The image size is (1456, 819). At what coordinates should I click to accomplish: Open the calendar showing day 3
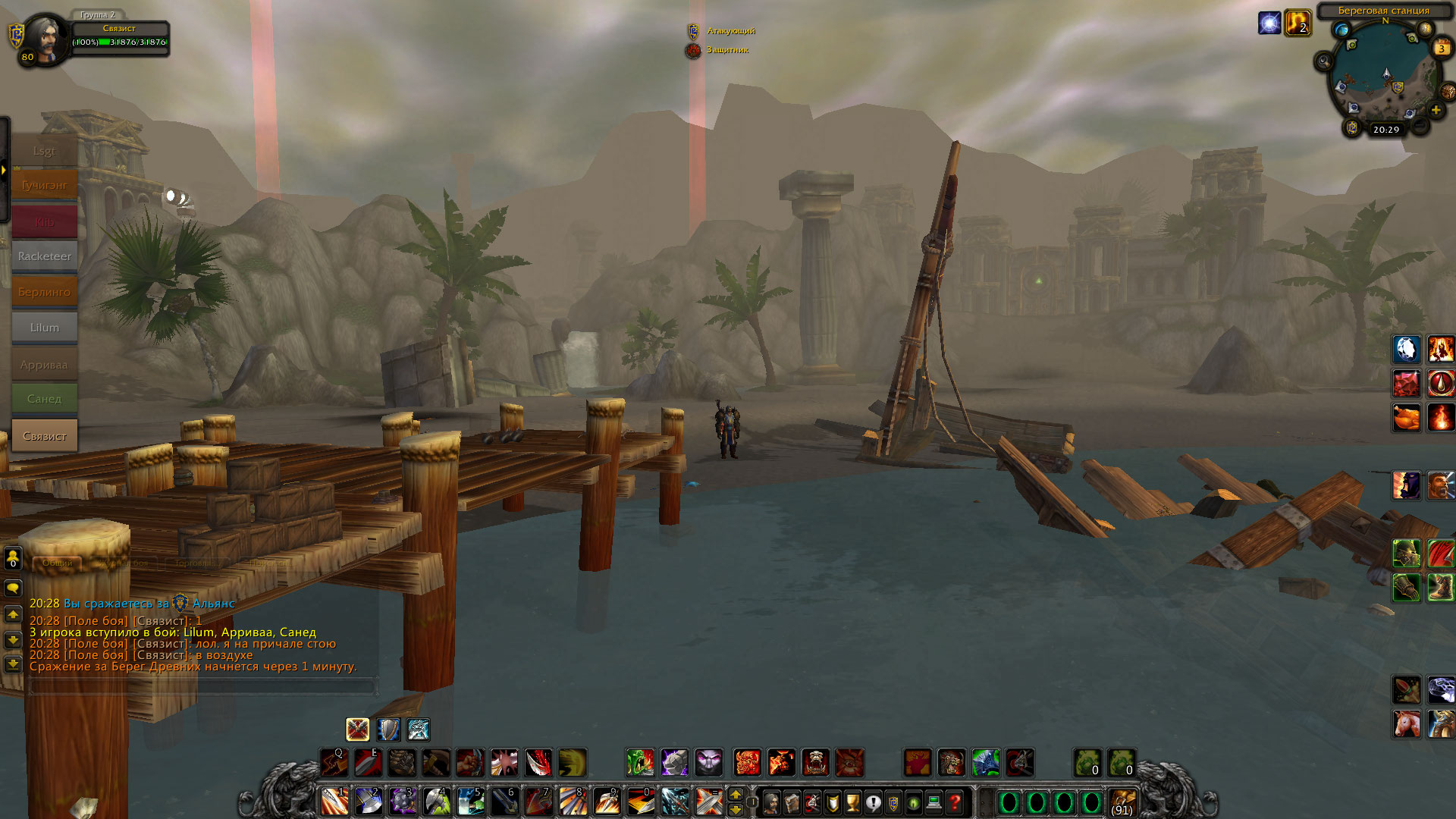pyautogui.click(x=1441, y=49)
